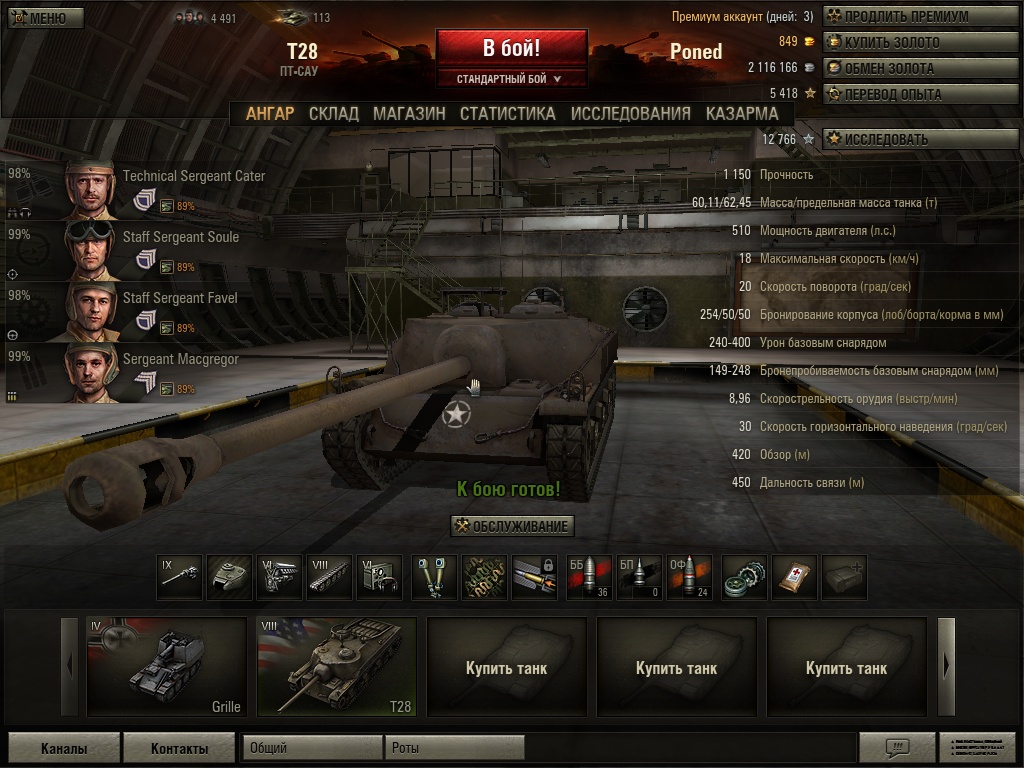This screenshot has height=768, width=1024.
Task: Switch to the Склад tab
Action: tap(334, 113)
